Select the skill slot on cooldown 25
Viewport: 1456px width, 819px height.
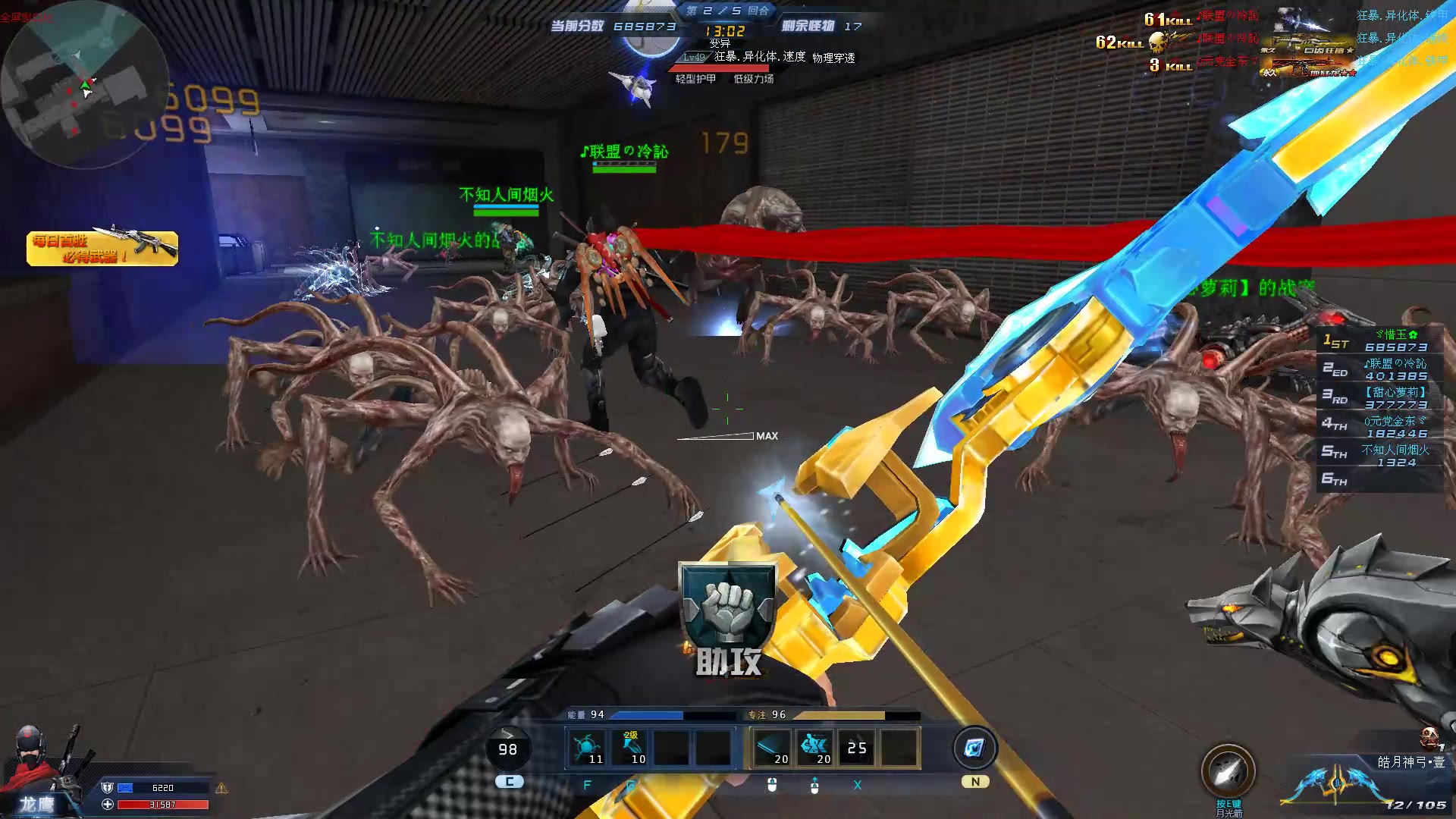point(857,748)
